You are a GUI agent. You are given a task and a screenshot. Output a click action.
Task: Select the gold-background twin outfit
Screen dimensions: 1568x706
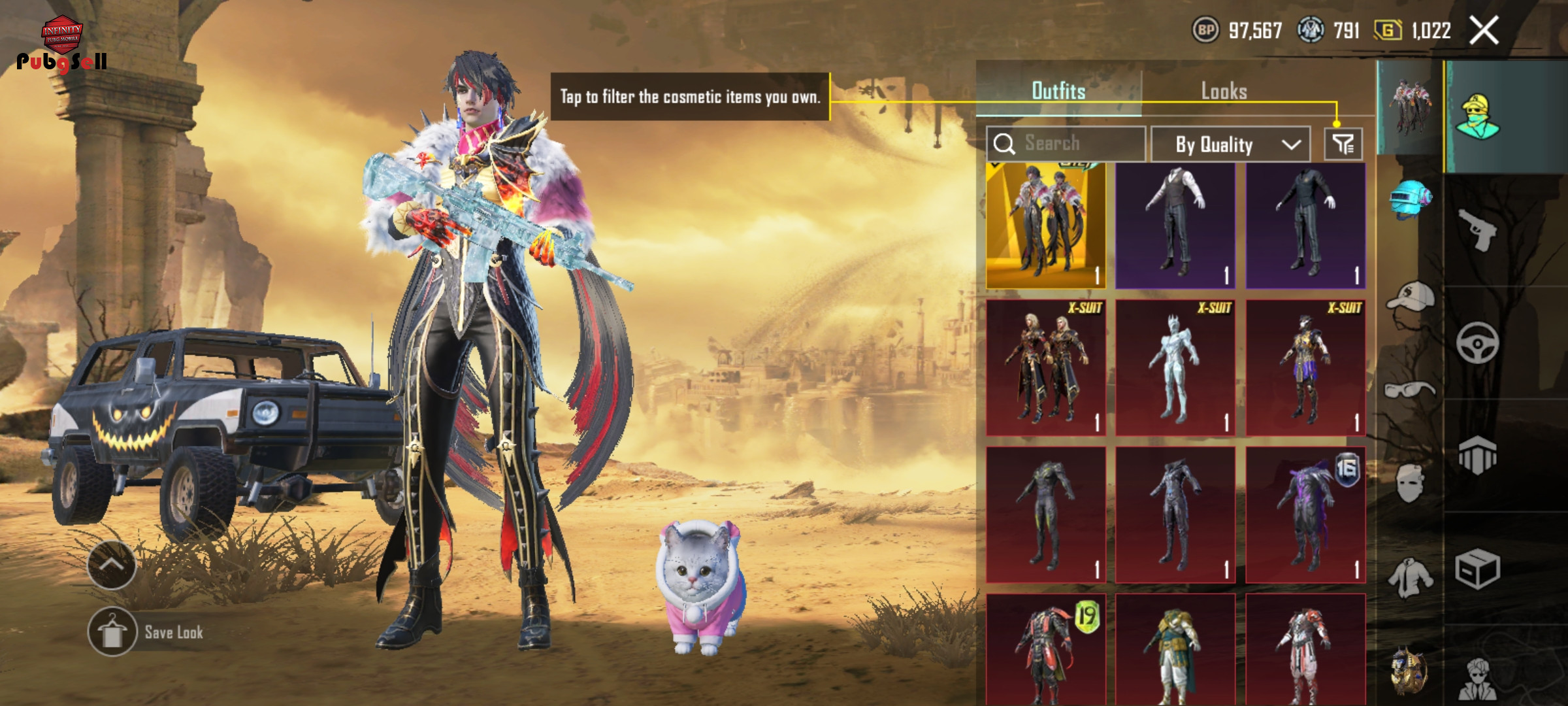(x=1046, y=226)
